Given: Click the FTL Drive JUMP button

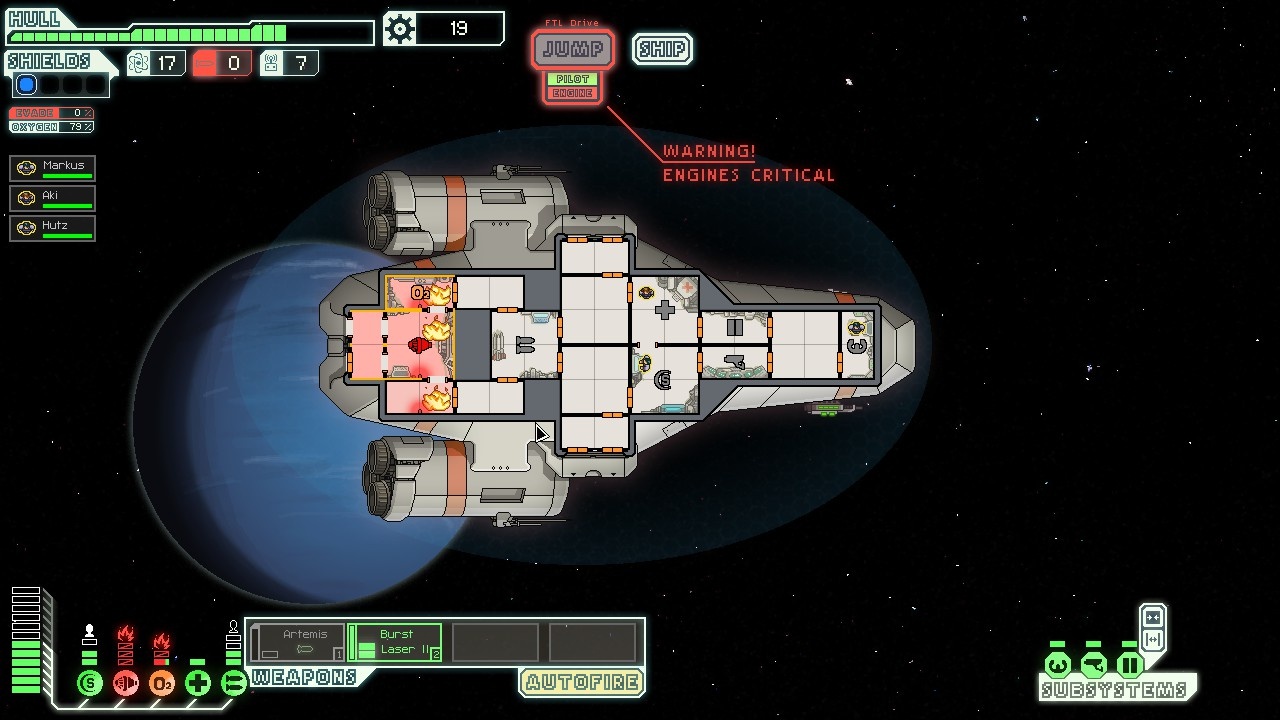Looking at the screenshot, I should point(573,49).
